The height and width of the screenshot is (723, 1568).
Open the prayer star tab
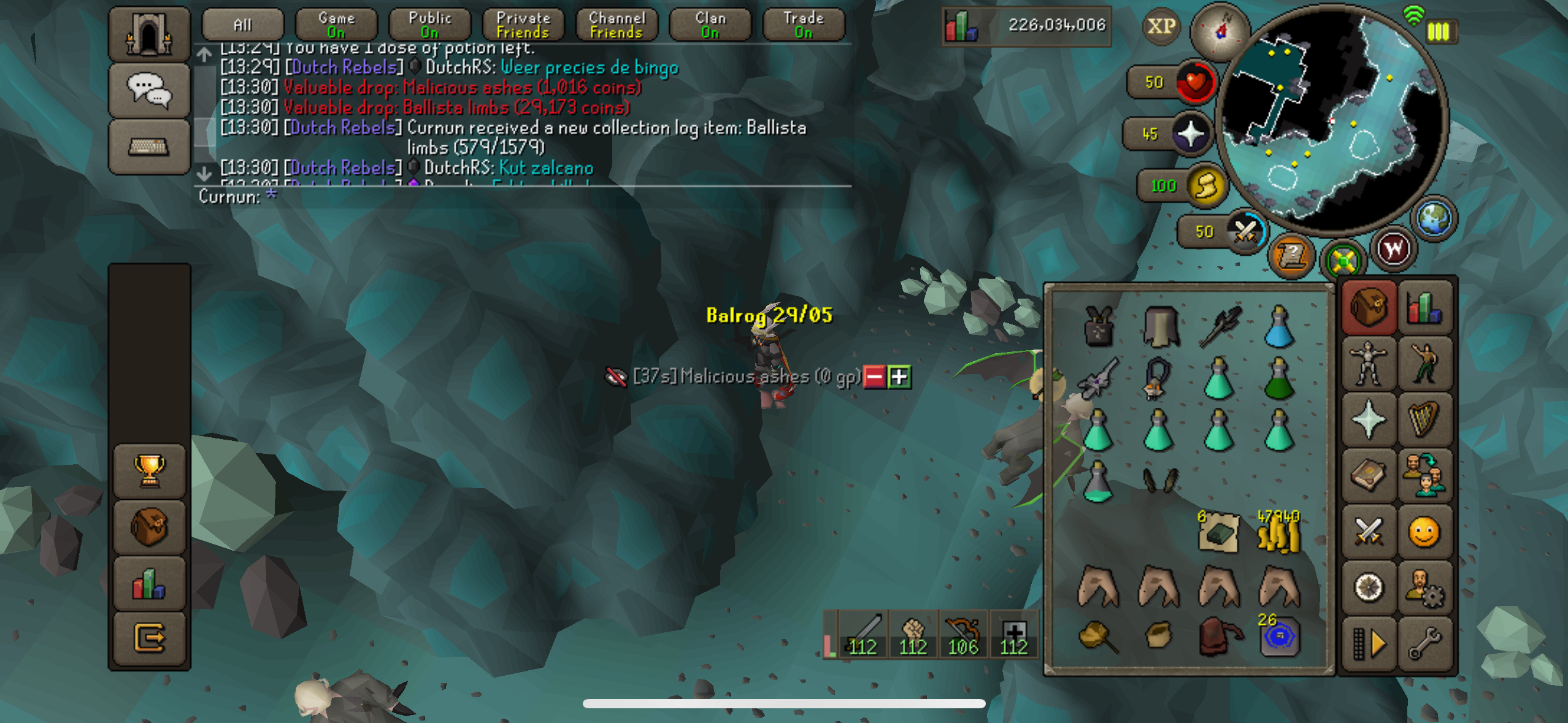tap(1368, 419)
